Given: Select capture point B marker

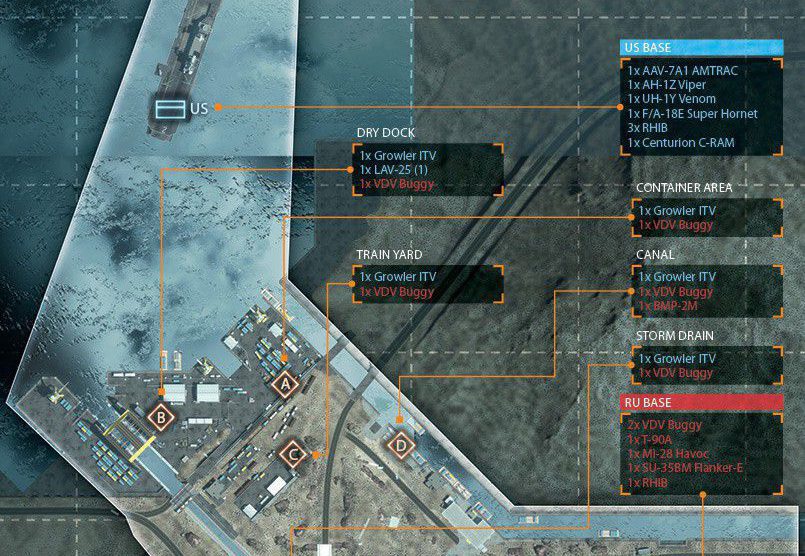Looking at the screenshot, I should click(x=160, y=416).
